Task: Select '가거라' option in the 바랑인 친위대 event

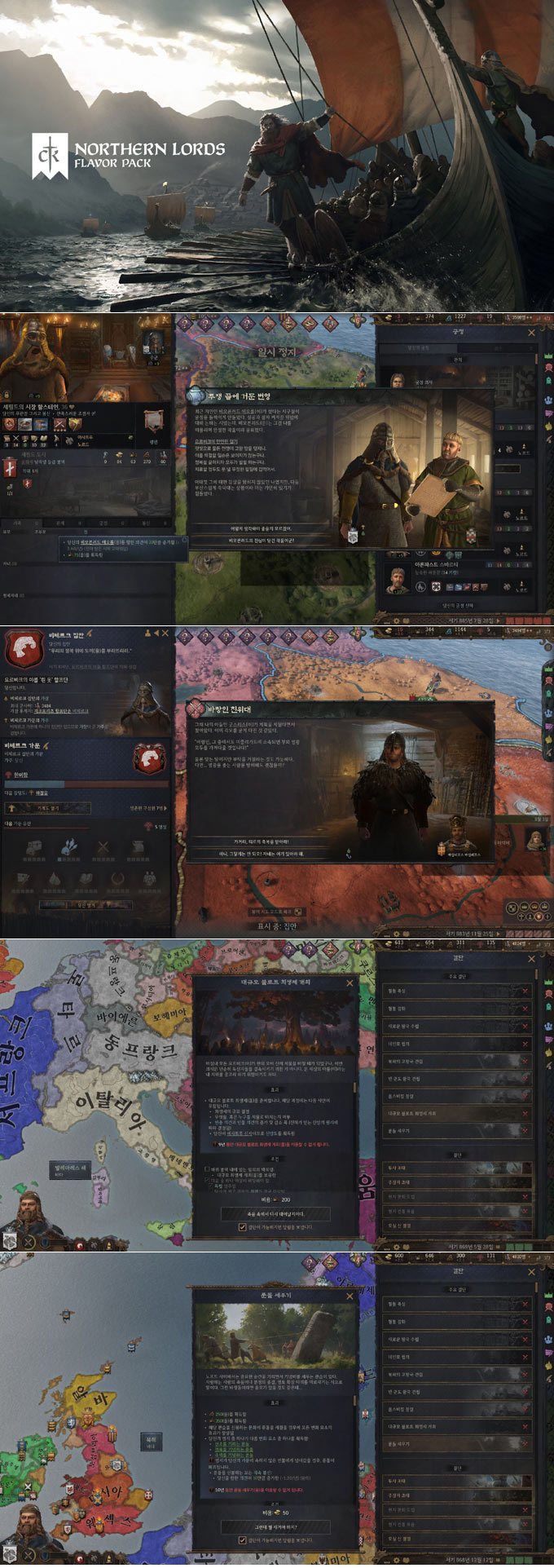Action: pos(262,841)
